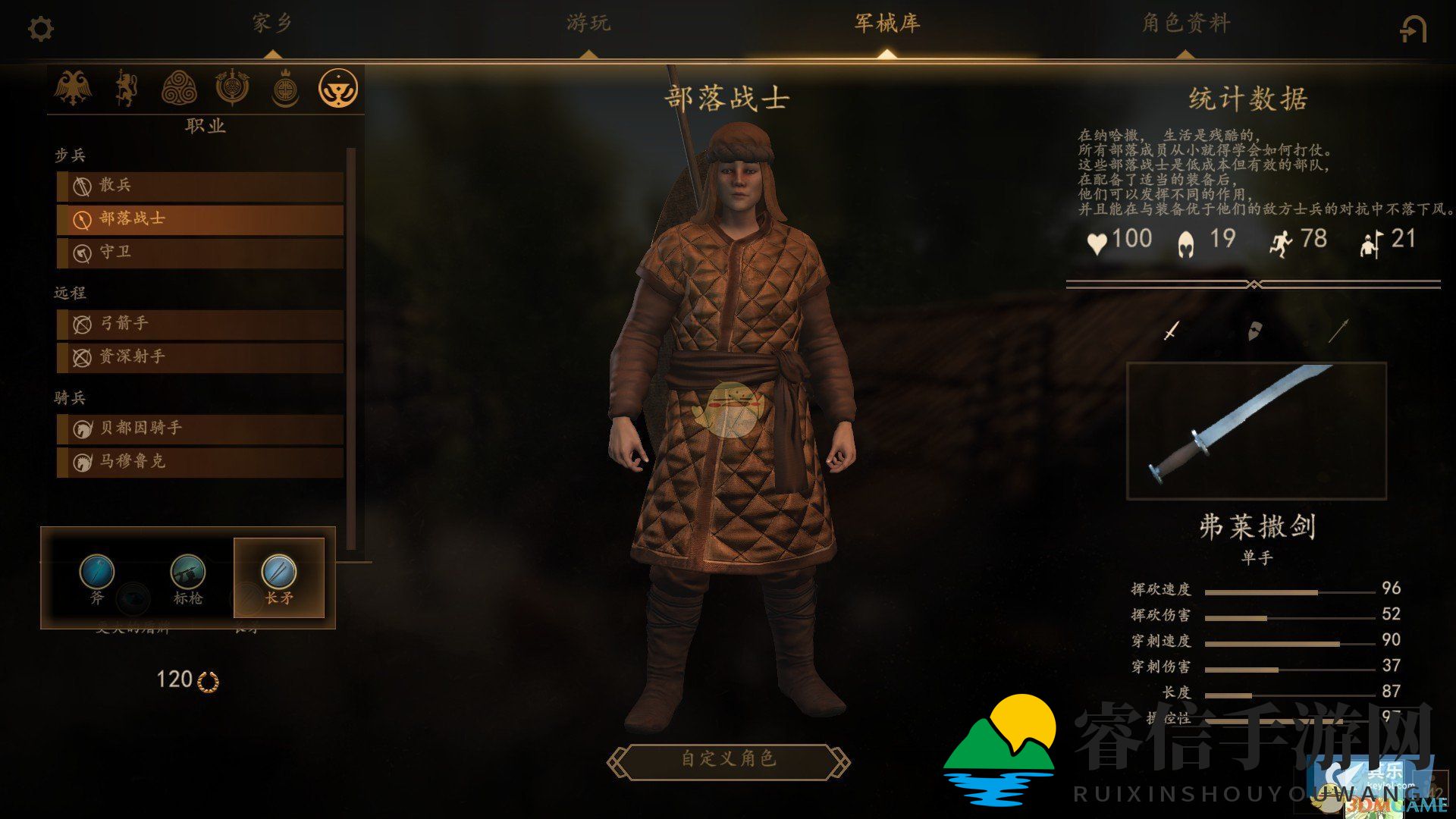The image size is (1456, 819).
Task: Open the settings gear icon
Action: 42,28
